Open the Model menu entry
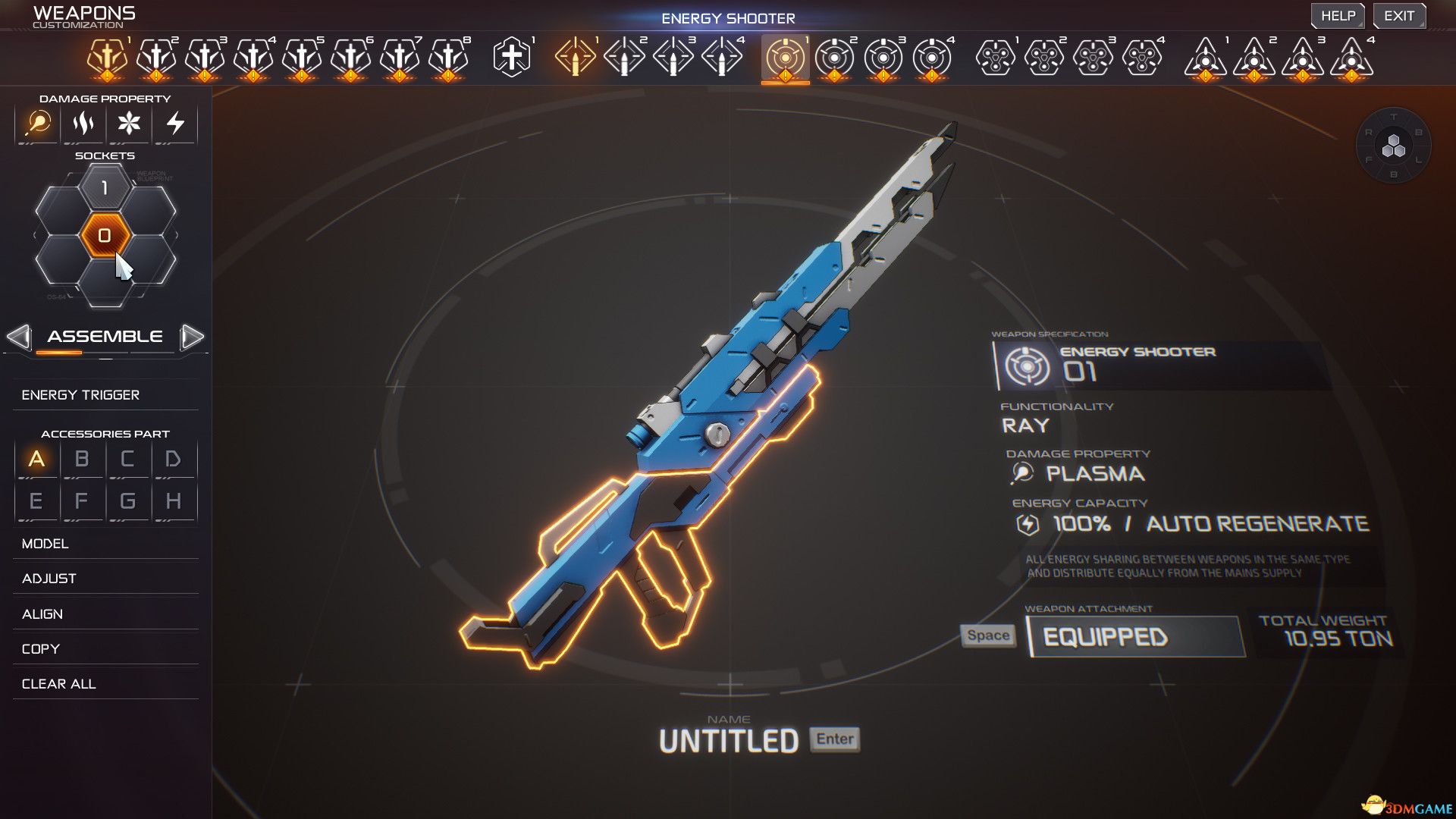This screenshot has height=819, width=1456. pos(45,544)
